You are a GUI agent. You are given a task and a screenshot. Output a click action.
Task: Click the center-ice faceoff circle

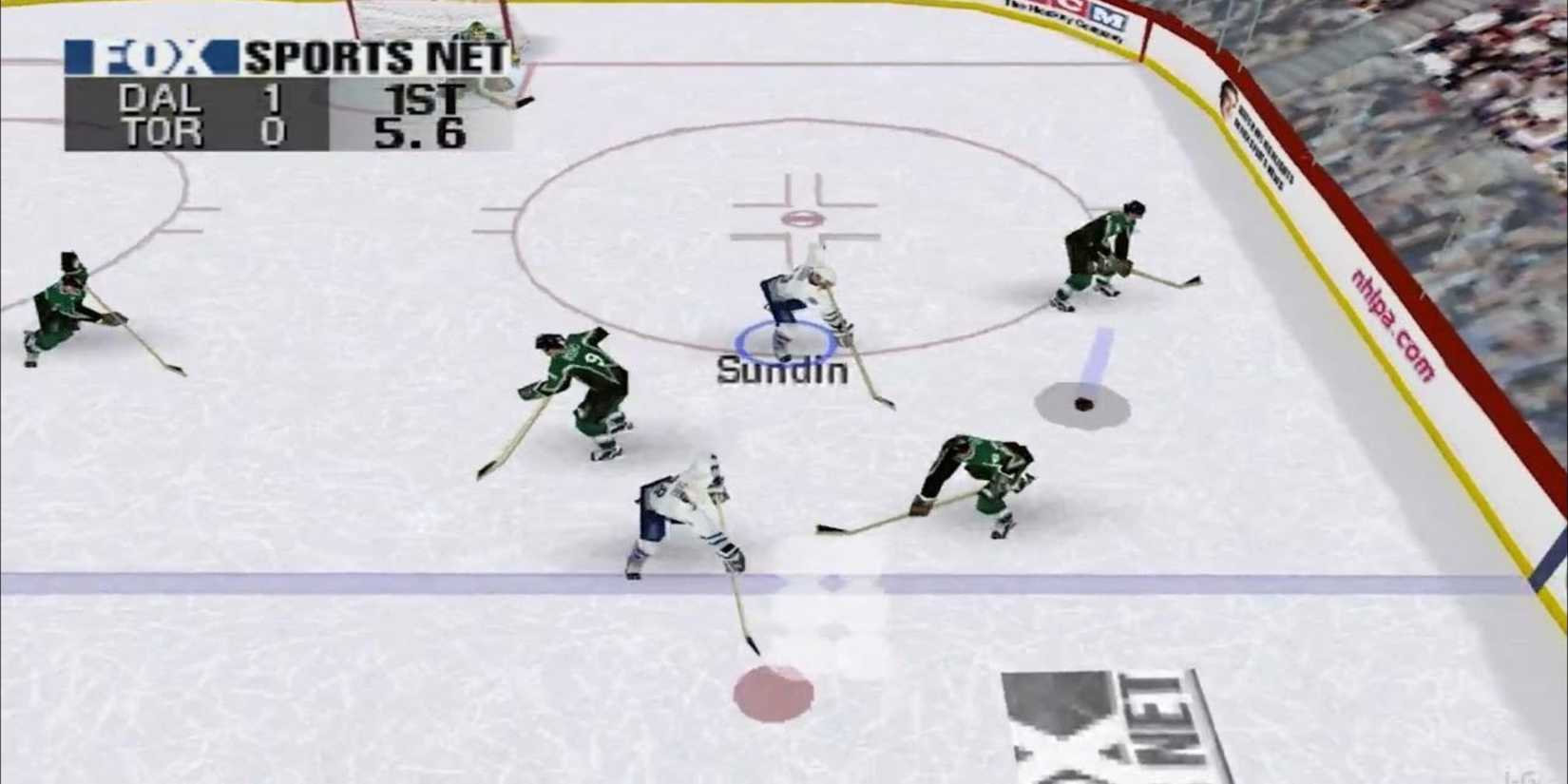pyautogui.click(x=803, y=219)
